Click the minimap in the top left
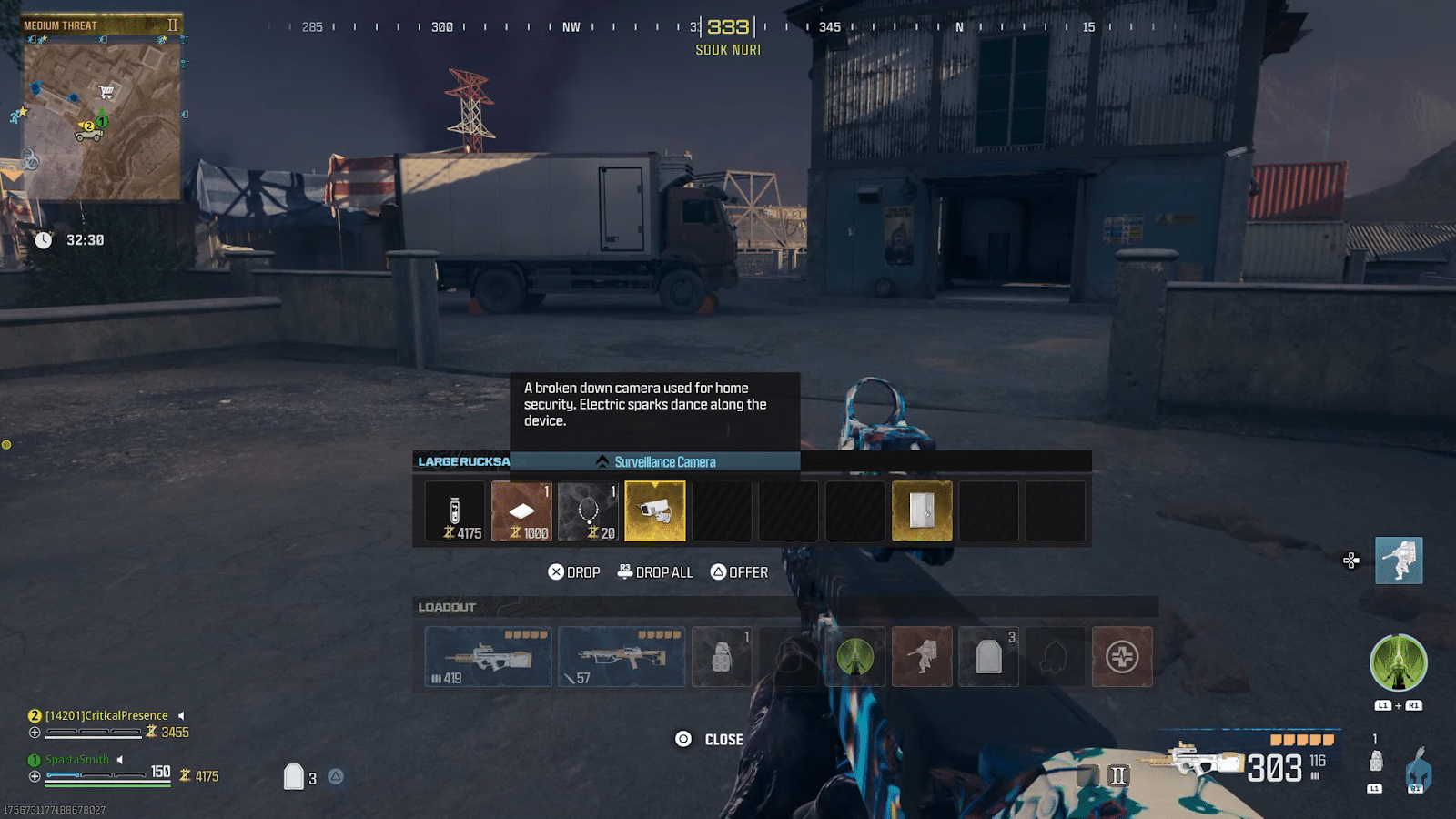The width and height of the screenshot is (1456, 819). (x=100, y=118)
